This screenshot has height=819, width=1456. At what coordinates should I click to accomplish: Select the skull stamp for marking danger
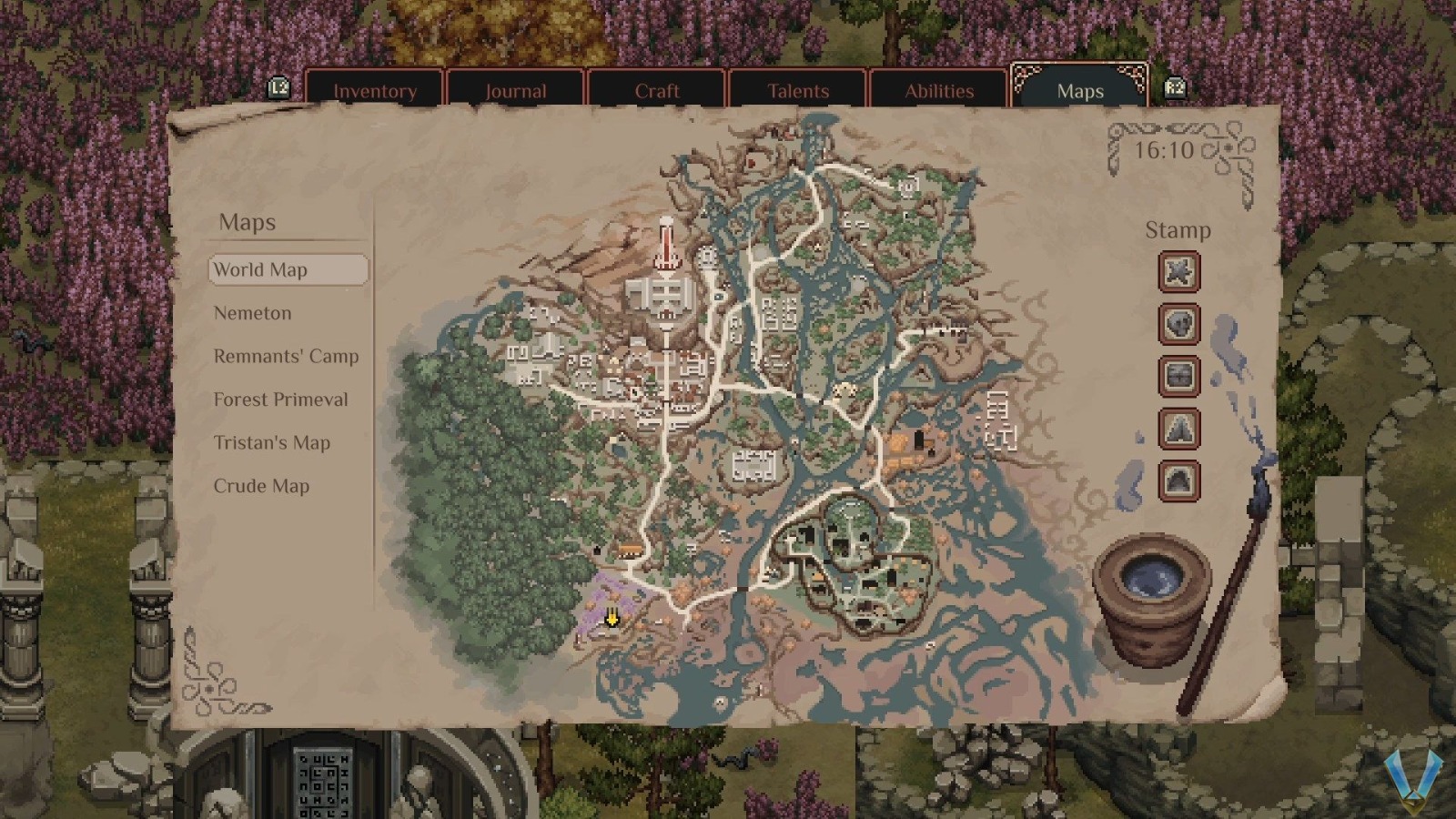click(x=1178, y=325)
